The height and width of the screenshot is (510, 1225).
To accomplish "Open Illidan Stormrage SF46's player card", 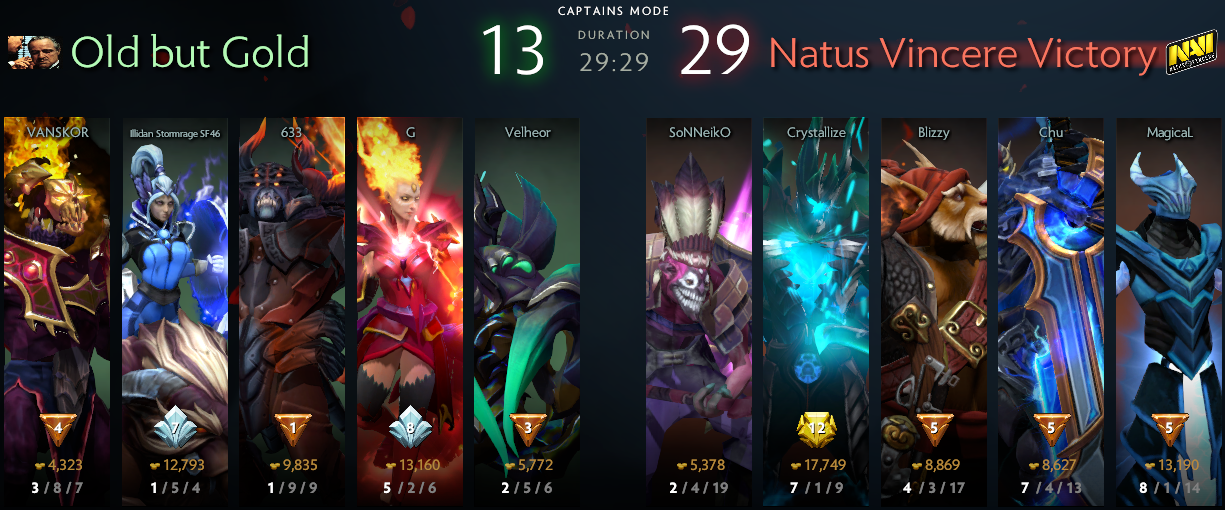I will point(175,300).
